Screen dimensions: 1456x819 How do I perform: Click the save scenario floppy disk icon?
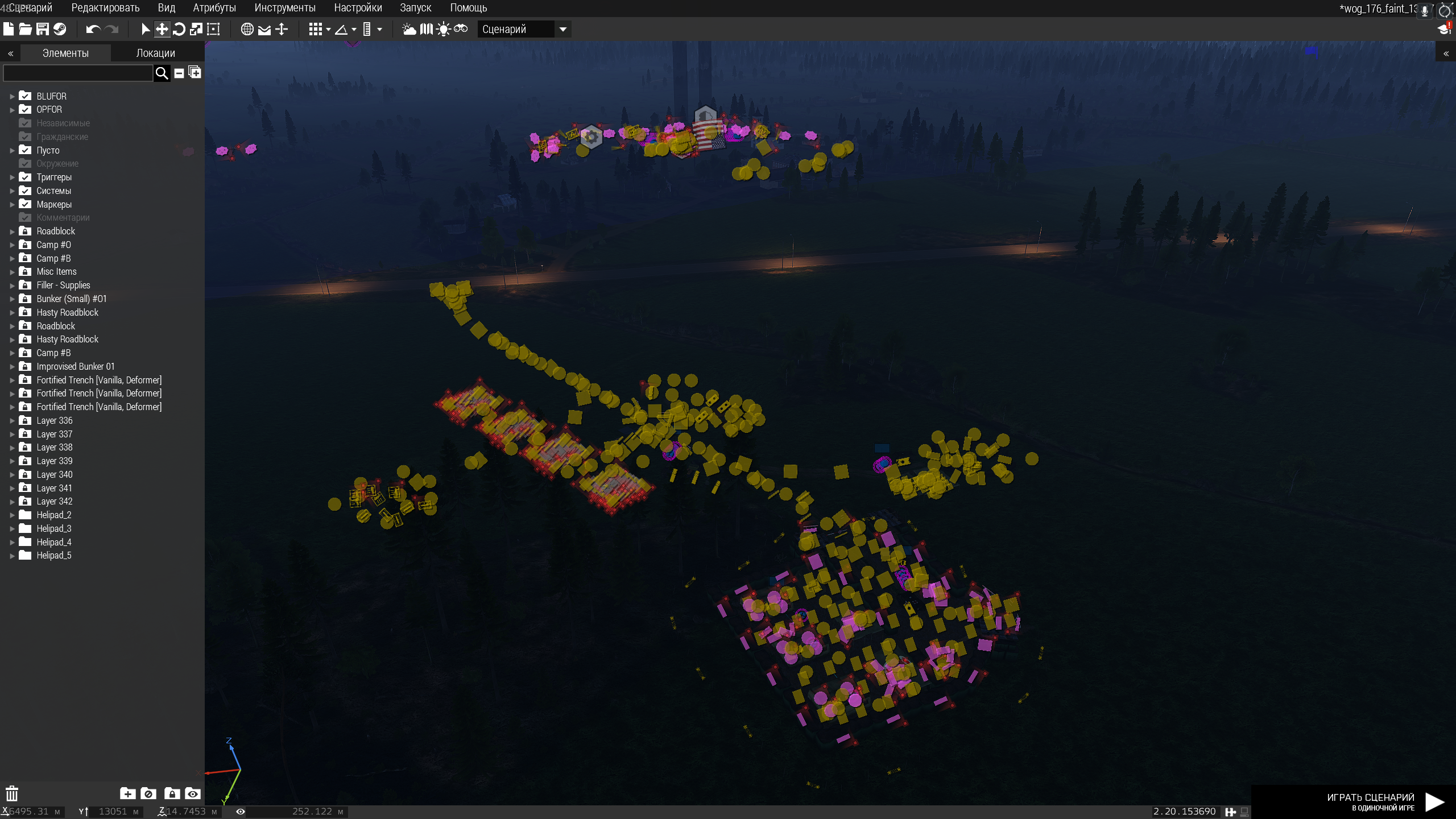pos(43,29)
